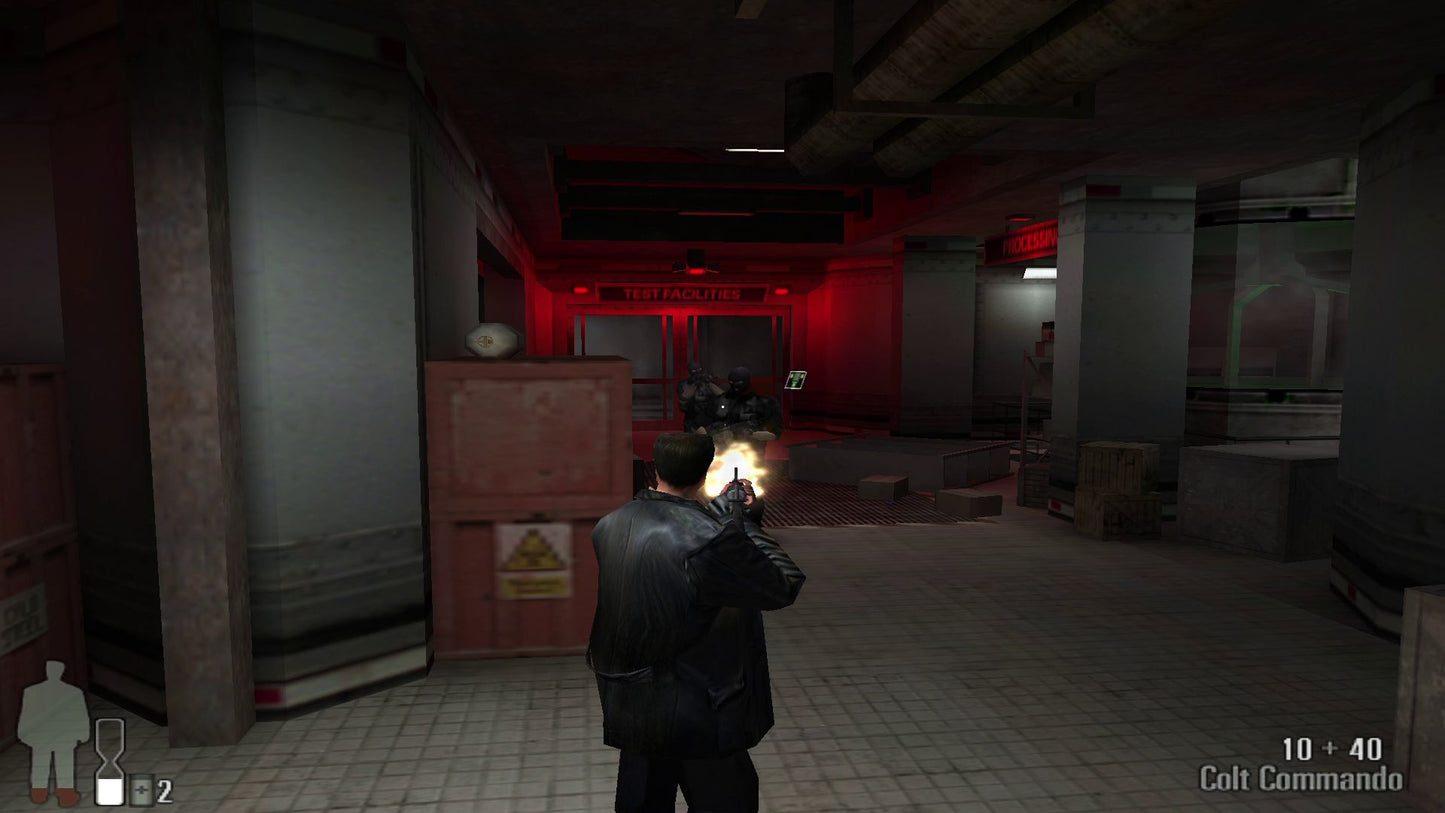Toggle the red alarm light left of the sign
The image size is (1445, 813).
tap(577, 288)
